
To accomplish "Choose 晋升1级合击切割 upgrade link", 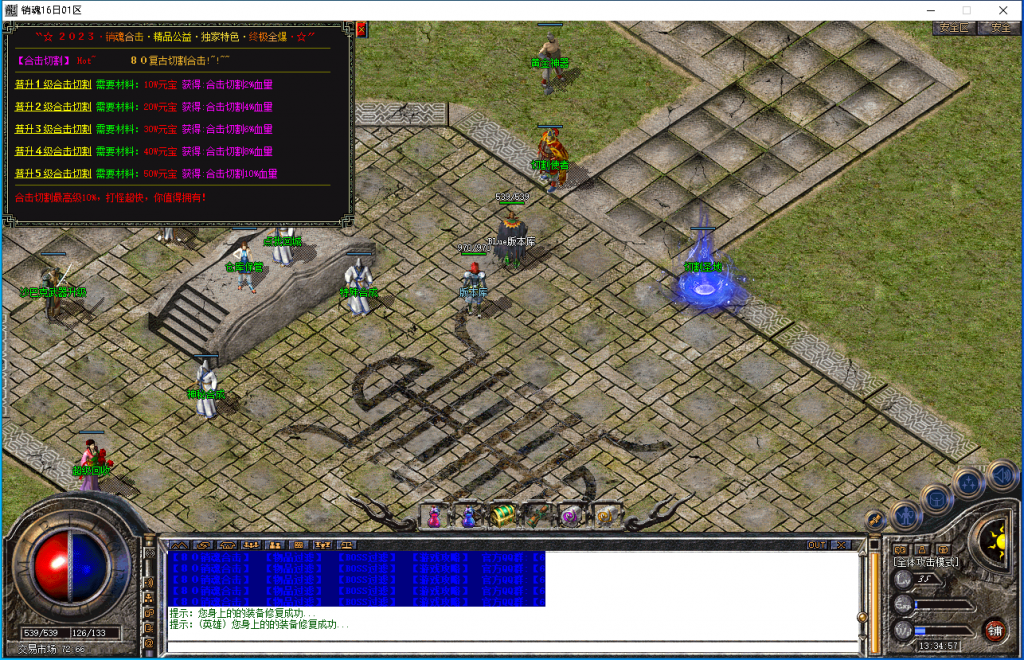I will point(53,85).
